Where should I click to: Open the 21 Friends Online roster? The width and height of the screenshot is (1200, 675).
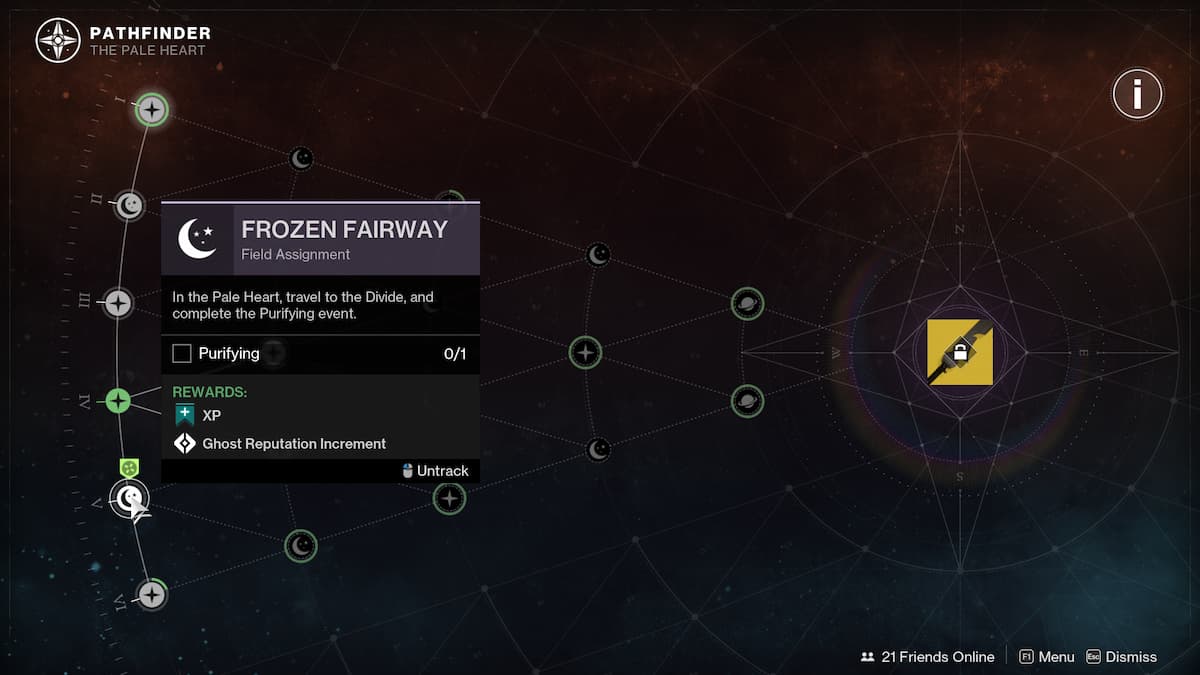click(927, 657)
